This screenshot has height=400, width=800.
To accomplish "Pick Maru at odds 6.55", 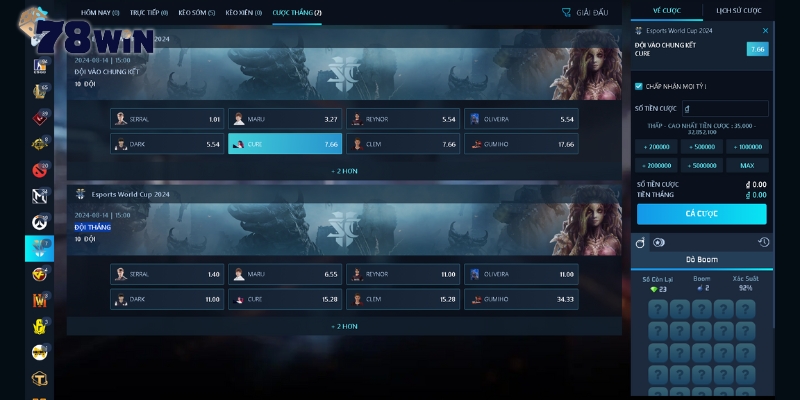I will click(285, 274).
